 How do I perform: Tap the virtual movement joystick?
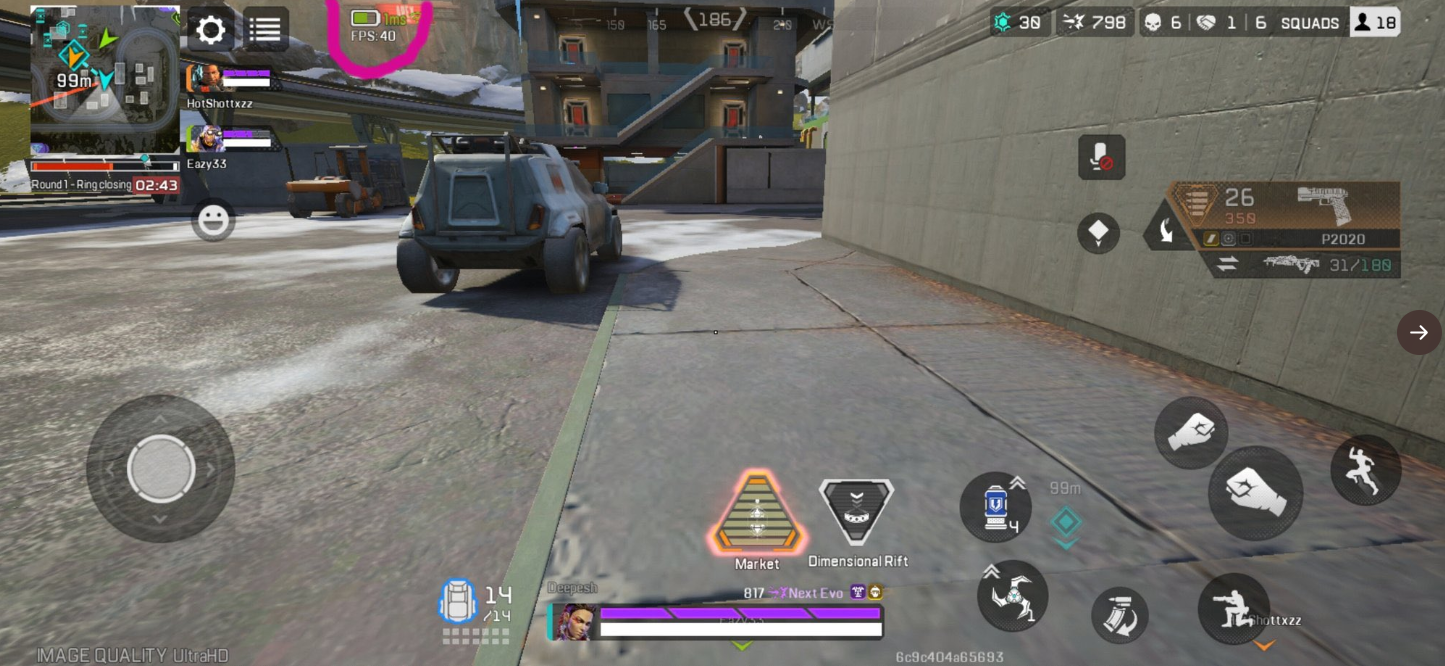(x=161, y=469)
